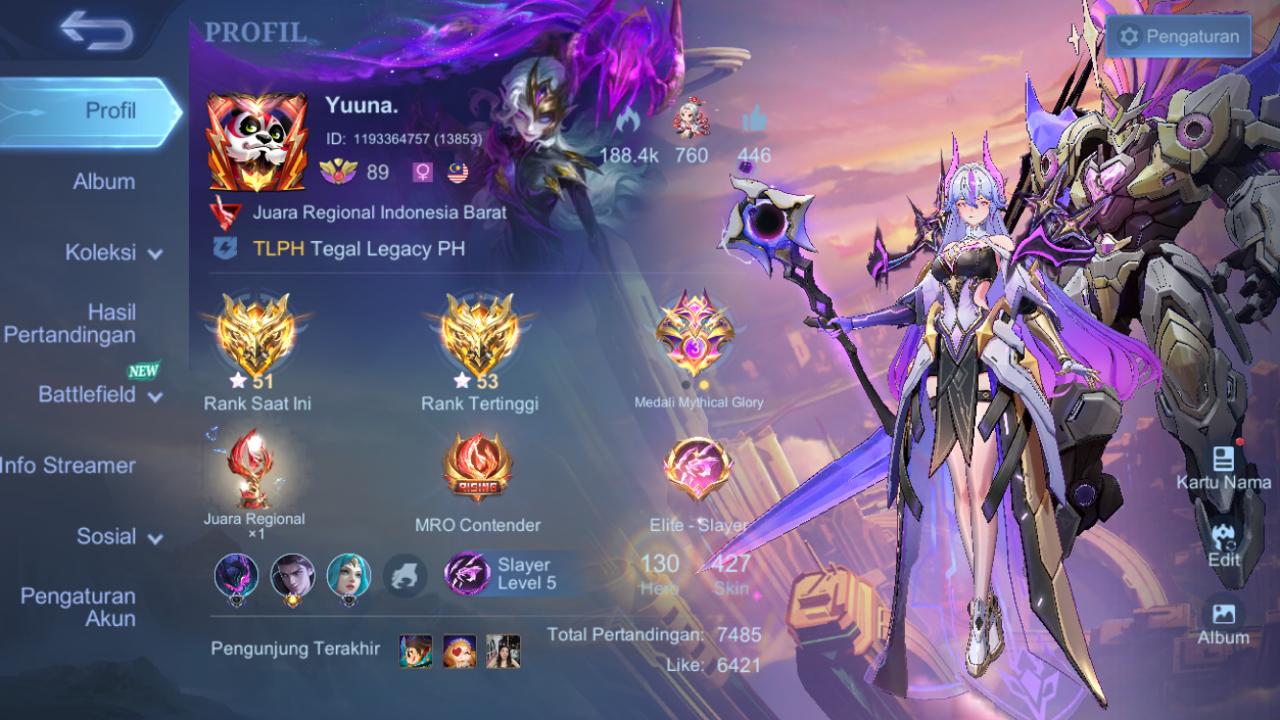Give a like with thumbs-up icon
This screenshot has width=1280, height=720.
click(754, 121)
